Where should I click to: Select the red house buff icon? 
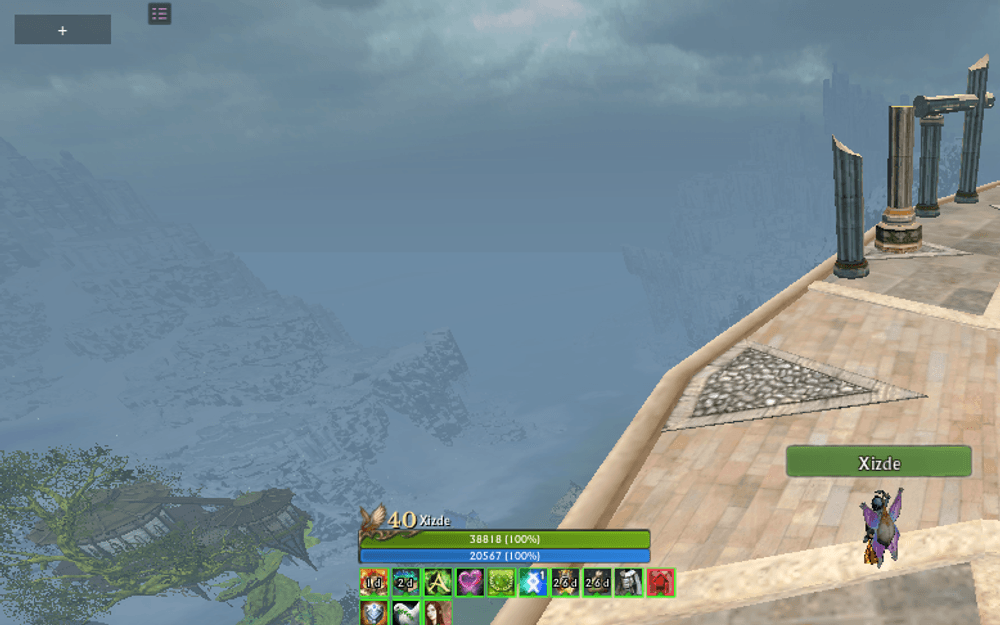tap(660, 582)
